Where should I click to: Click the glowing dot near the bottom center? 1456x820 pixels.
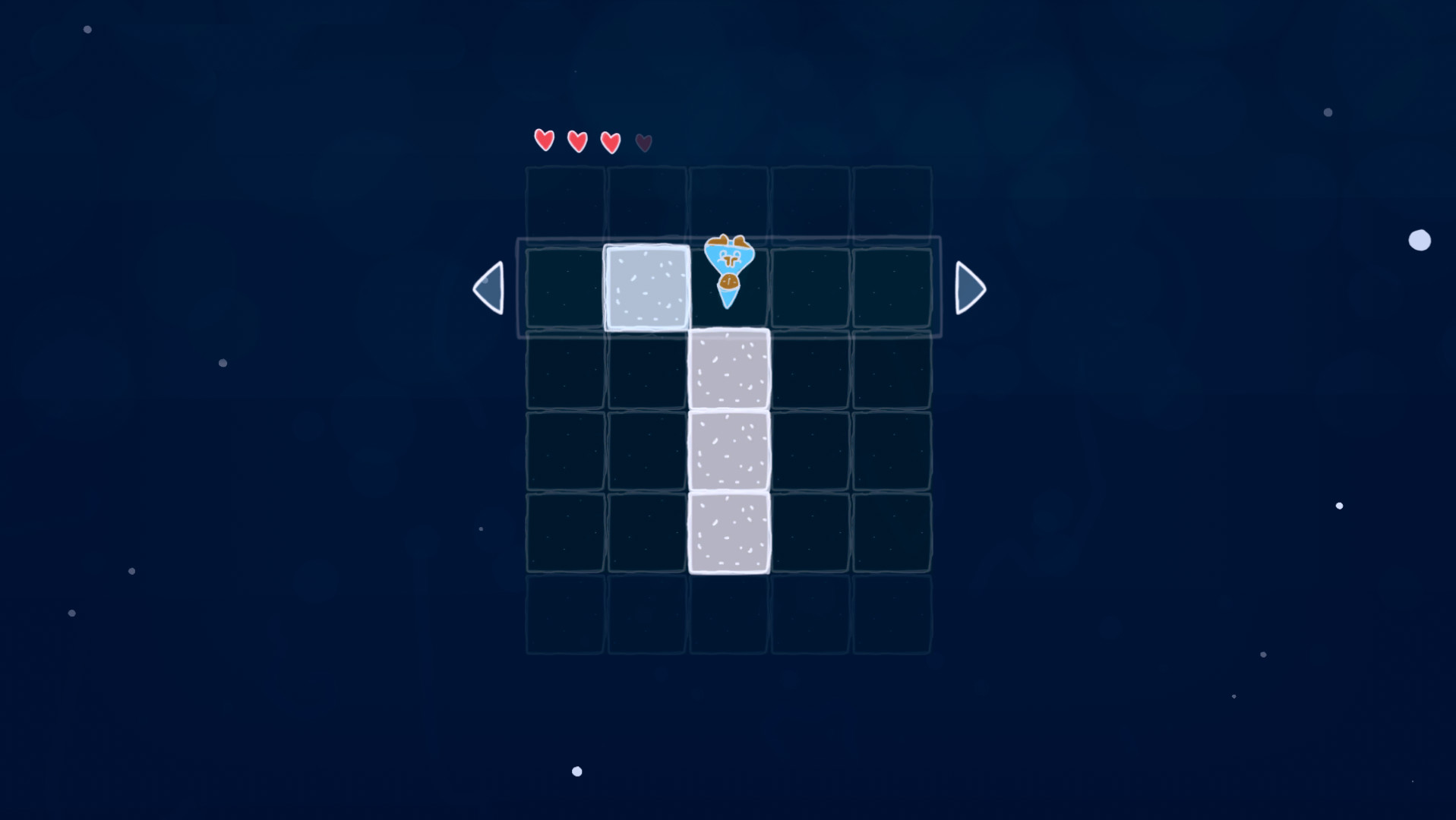(576, 770)
